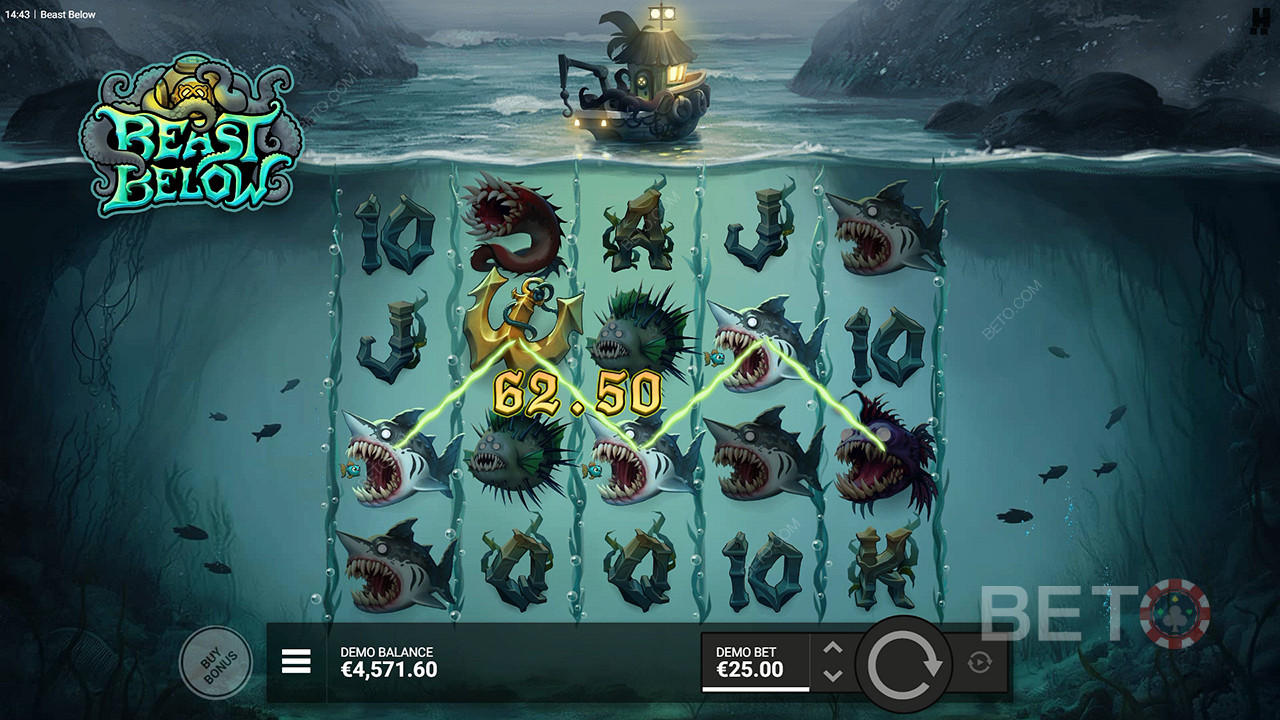Increase the demo bet amount
This screenshot has width=1280, height=720.
833,649
